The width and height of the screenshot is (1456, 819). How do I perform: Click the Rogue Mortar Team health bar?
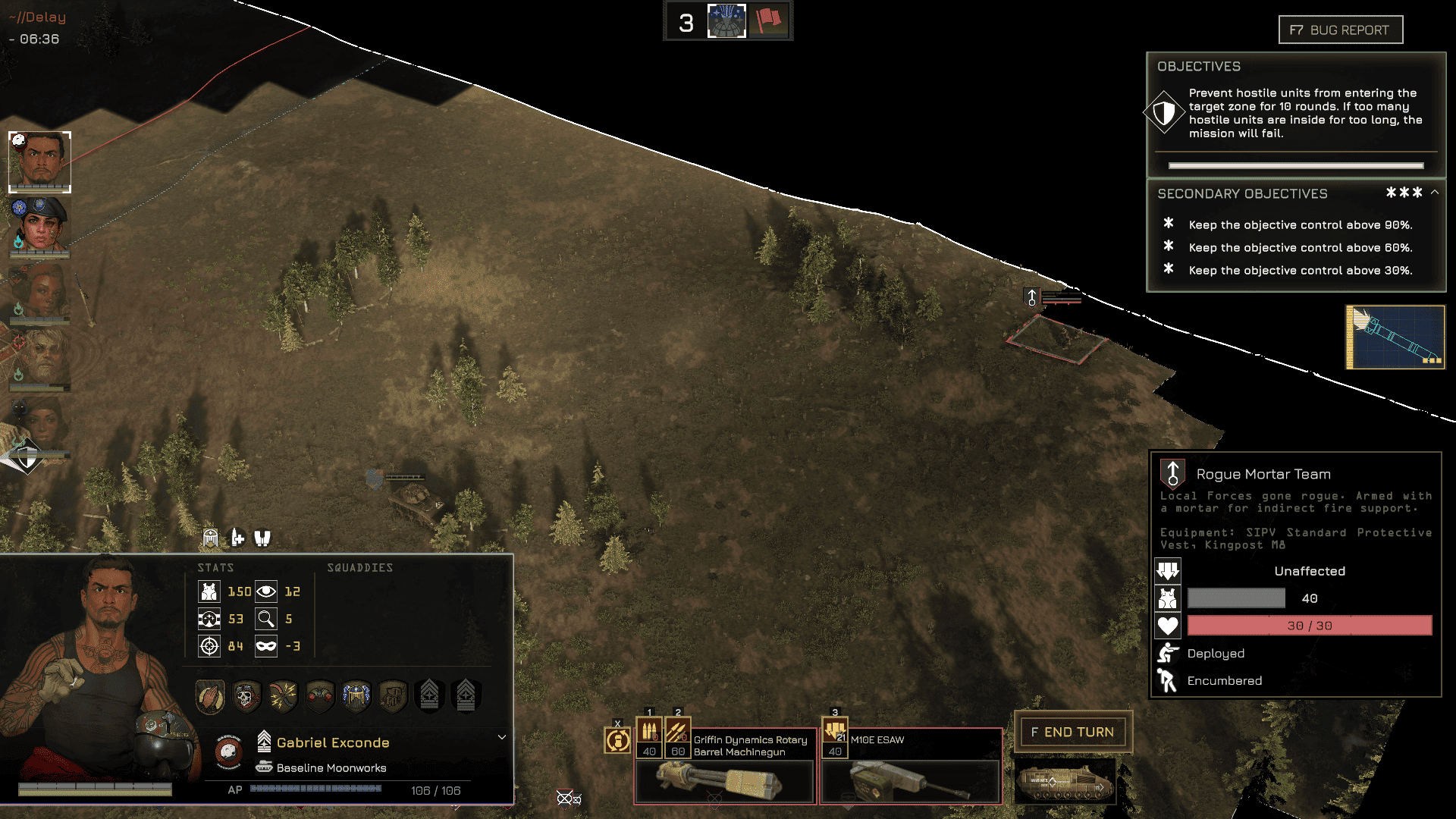click(x=1308, y=625)
